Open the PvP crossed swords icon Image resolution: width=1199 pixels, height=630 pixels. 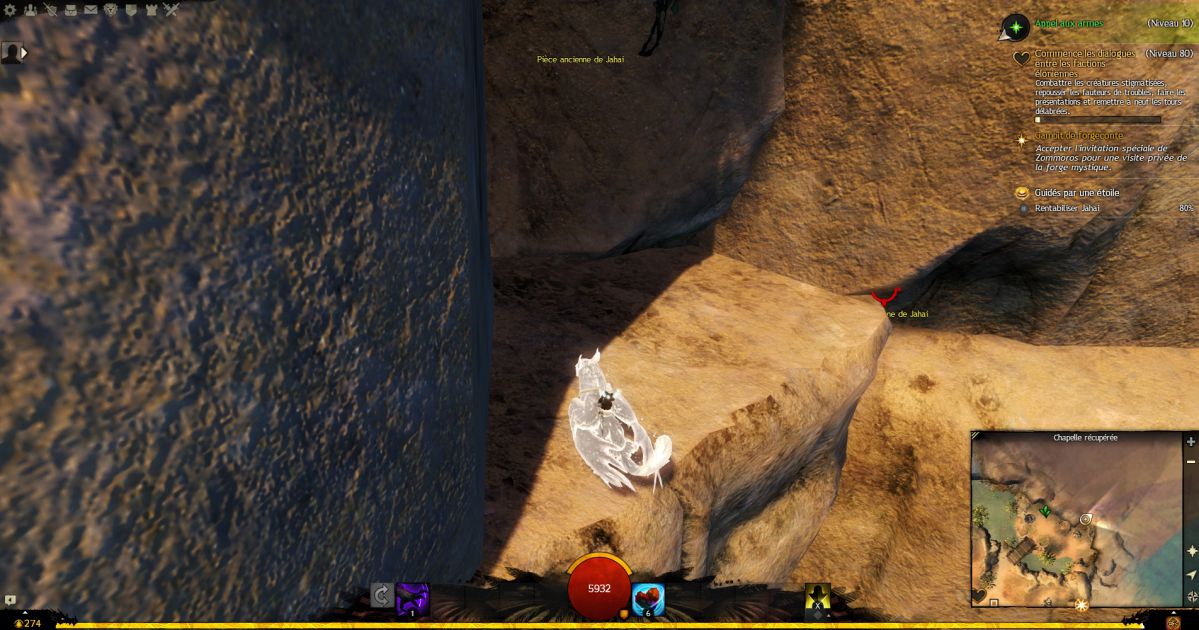[x=171, y=10]
